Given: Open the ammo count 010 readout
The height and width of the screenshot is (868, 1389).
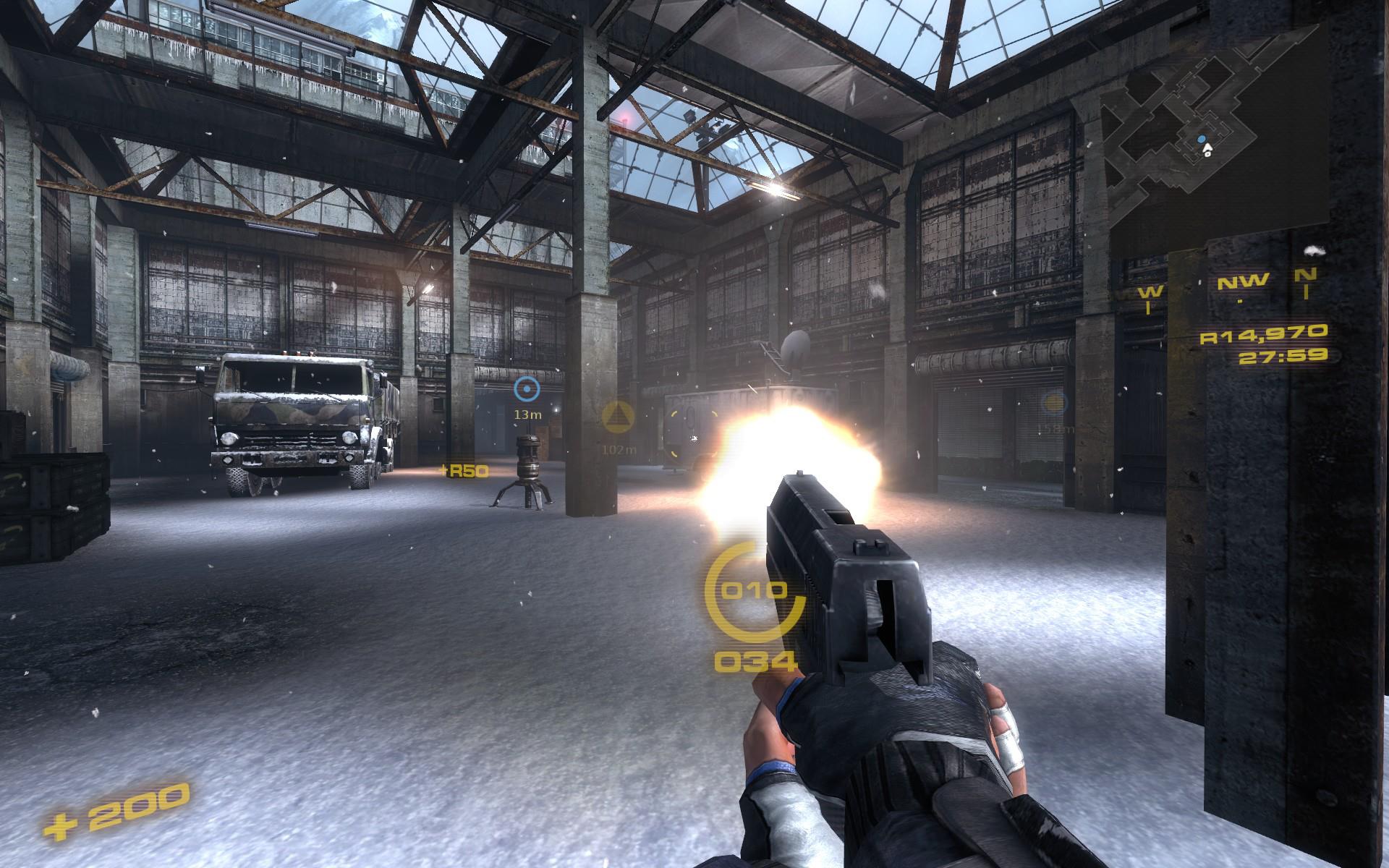Looking at the screenshot, I should [755, 591].
